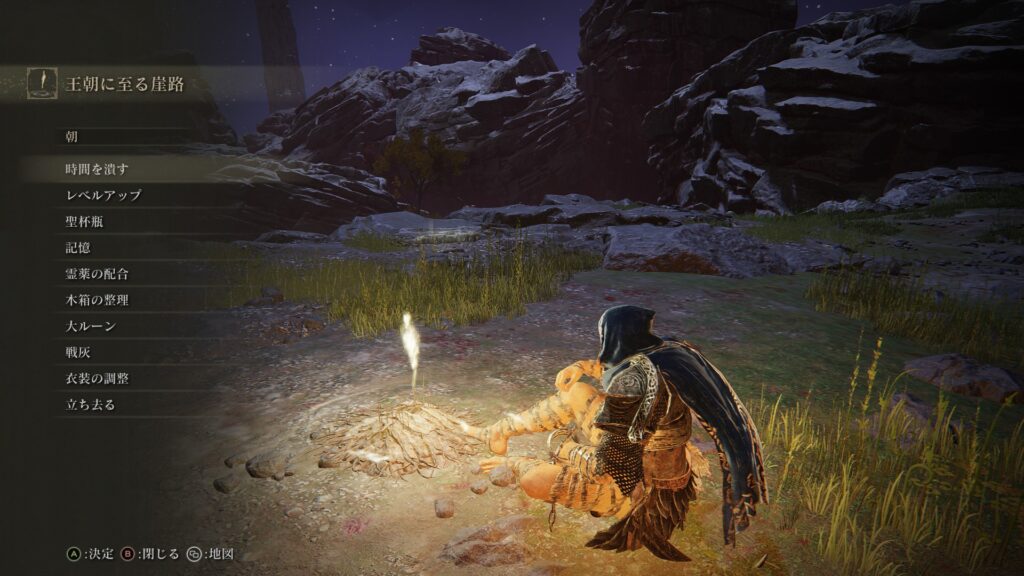Image resolution: width=1024 pixels, height=576 pixels.
Task: Open the レベルアップ level up menu
Action: 103,195
